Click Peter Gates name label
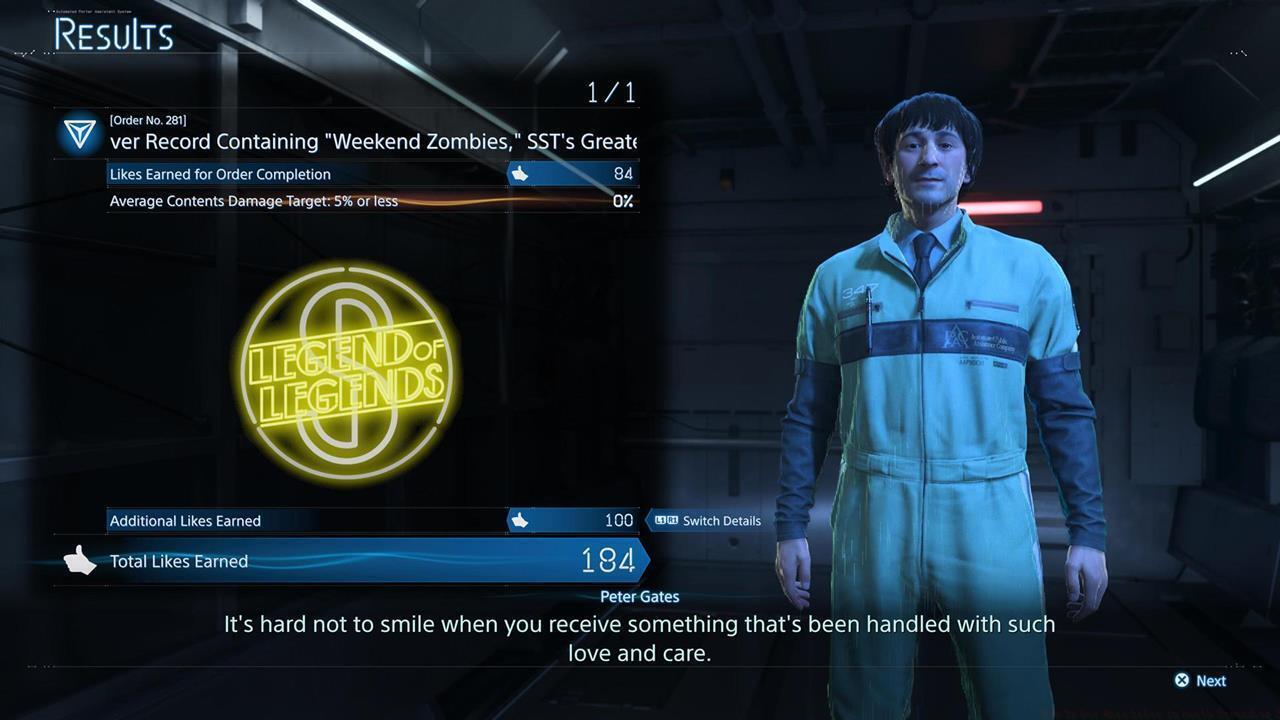Image resolution: width=1280 pixels, height=720 pixels. tap(639, 596)
